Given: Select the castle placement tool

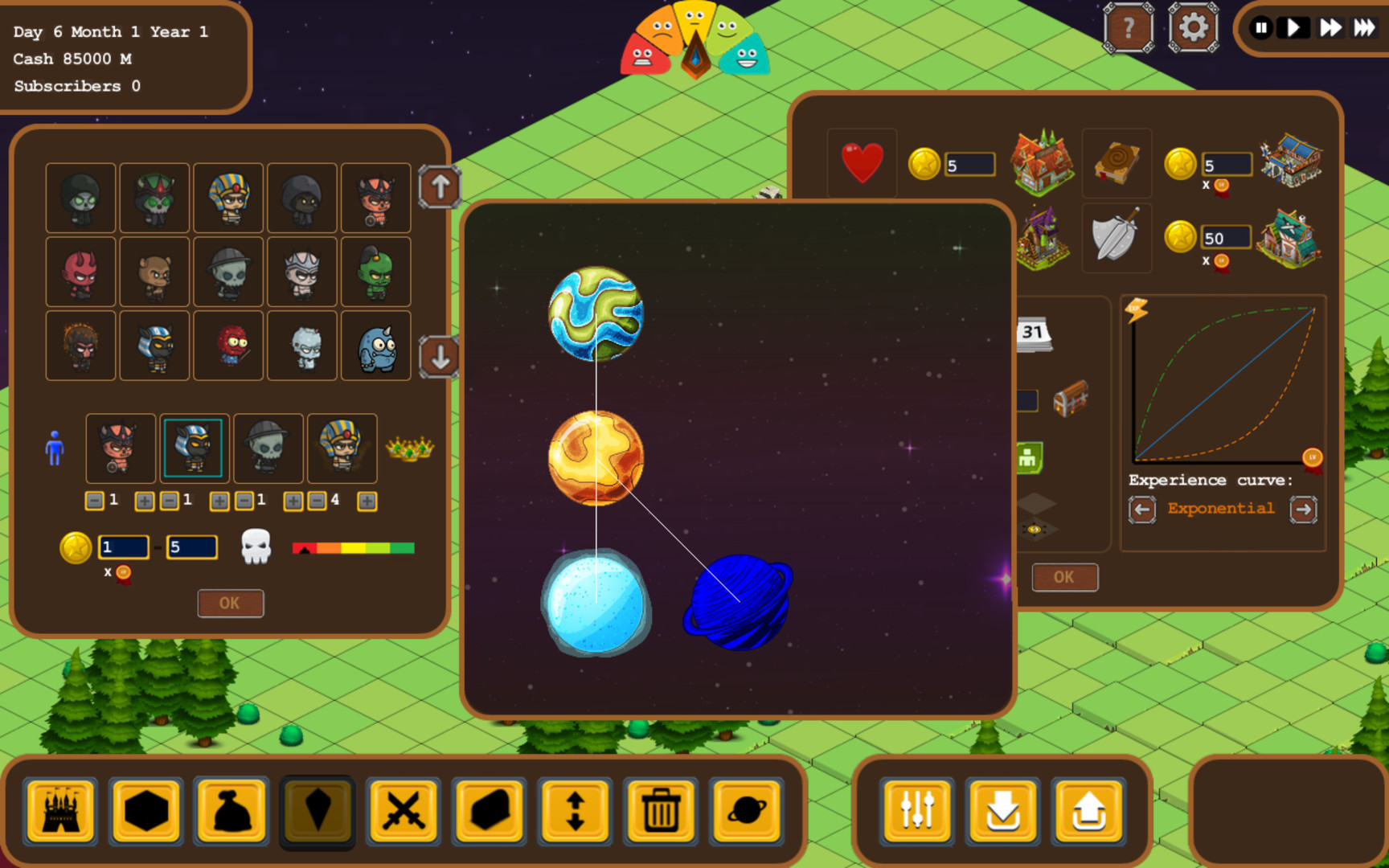Looking at the screenshot, I should pyautogui.click(x=60, y=812).
